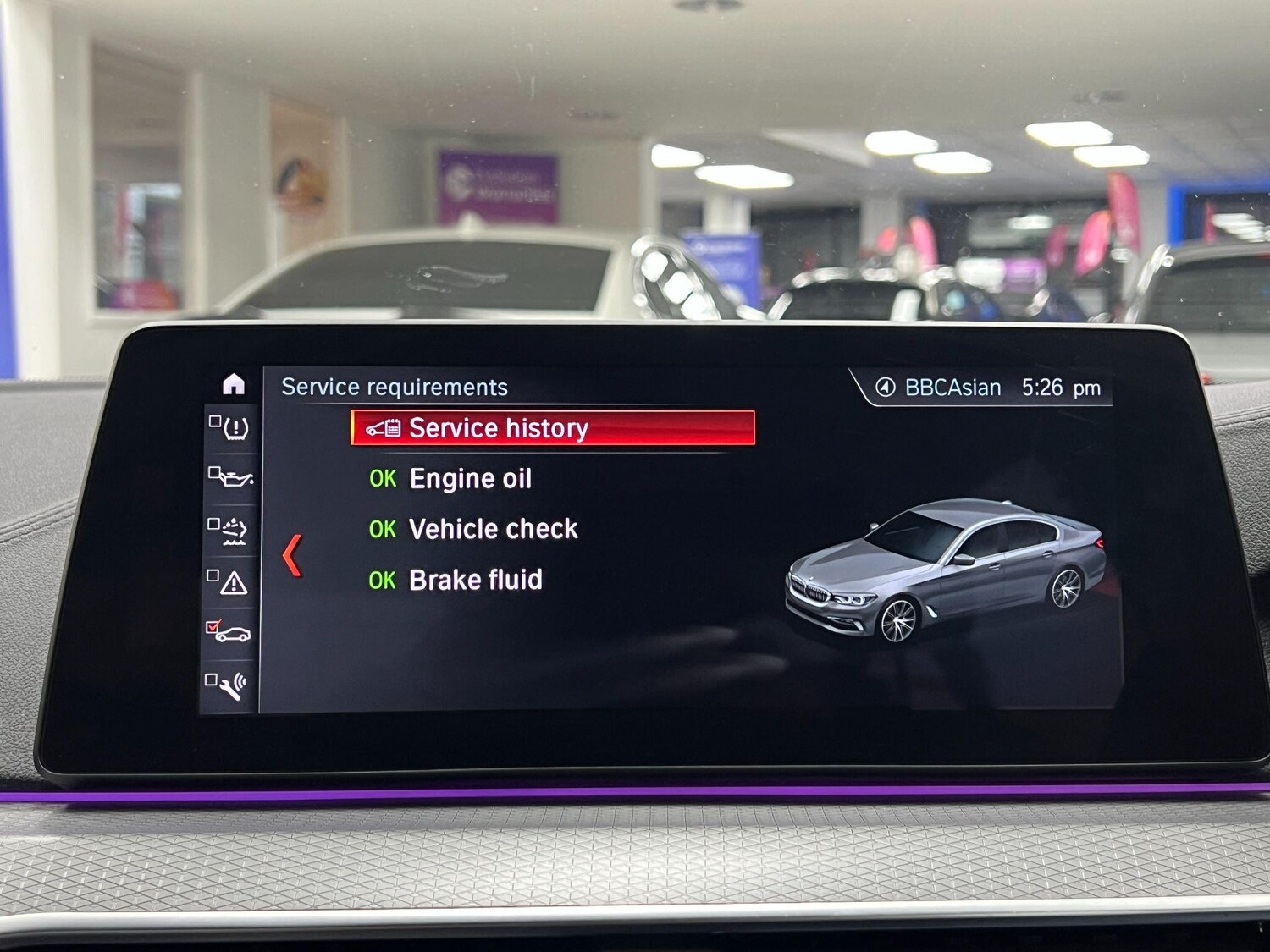Screen dimensions: 1270x952
Task: Select the checked car service requirements icon
Action: point(230,632)
